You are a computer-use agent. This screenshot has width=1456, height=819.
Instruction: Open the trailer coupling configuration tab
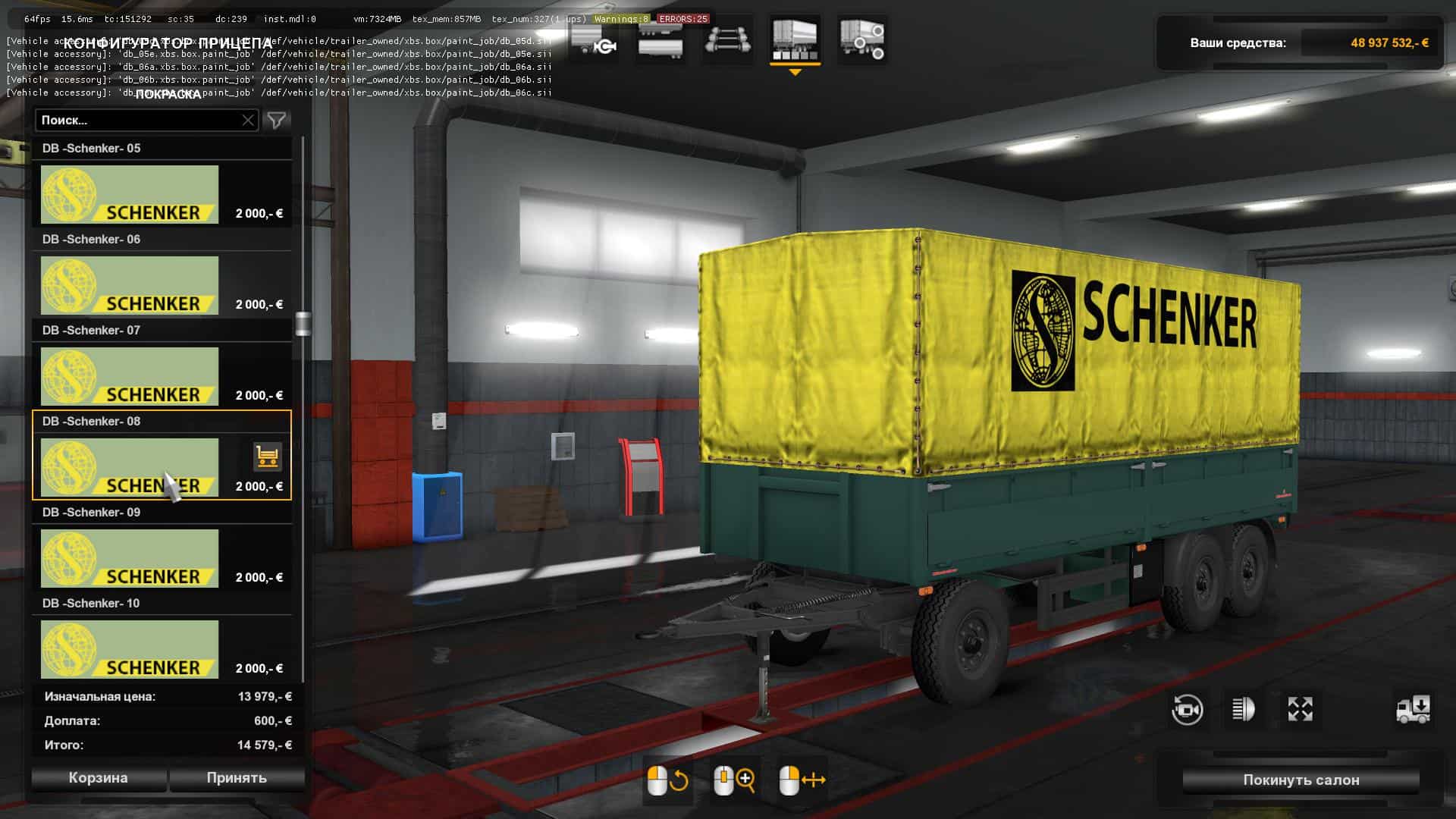click(x=594, y=40)
